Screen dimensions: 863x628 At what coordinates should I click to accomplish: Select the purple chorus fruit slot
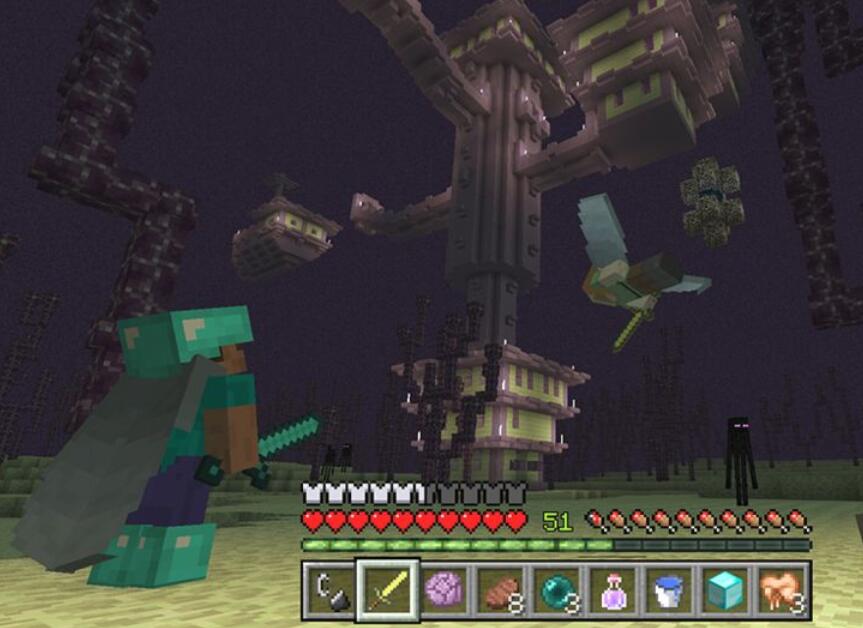coord(443,590)
